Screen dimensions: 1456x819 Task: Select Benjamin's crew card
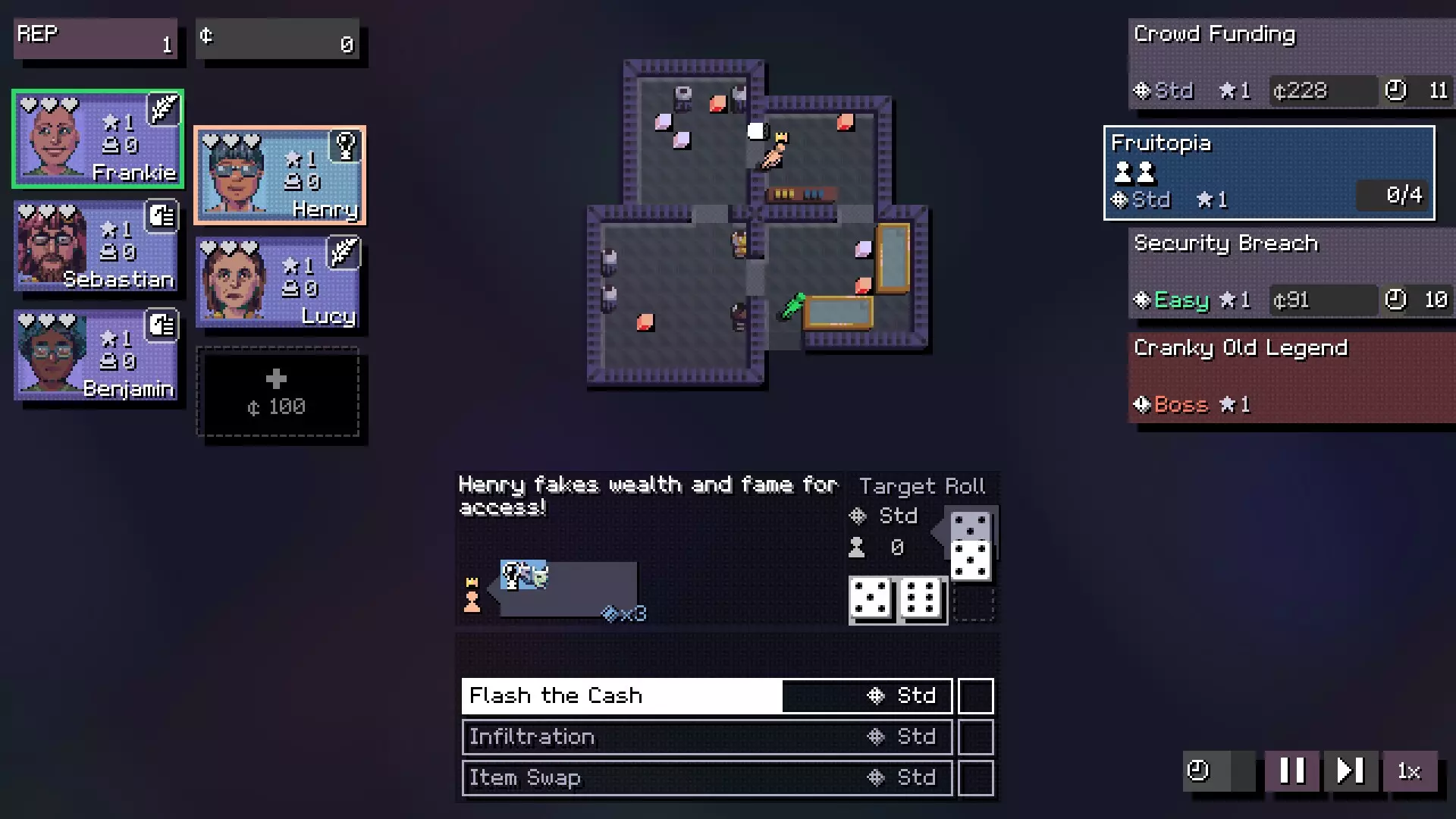click(x=96, y=355)
